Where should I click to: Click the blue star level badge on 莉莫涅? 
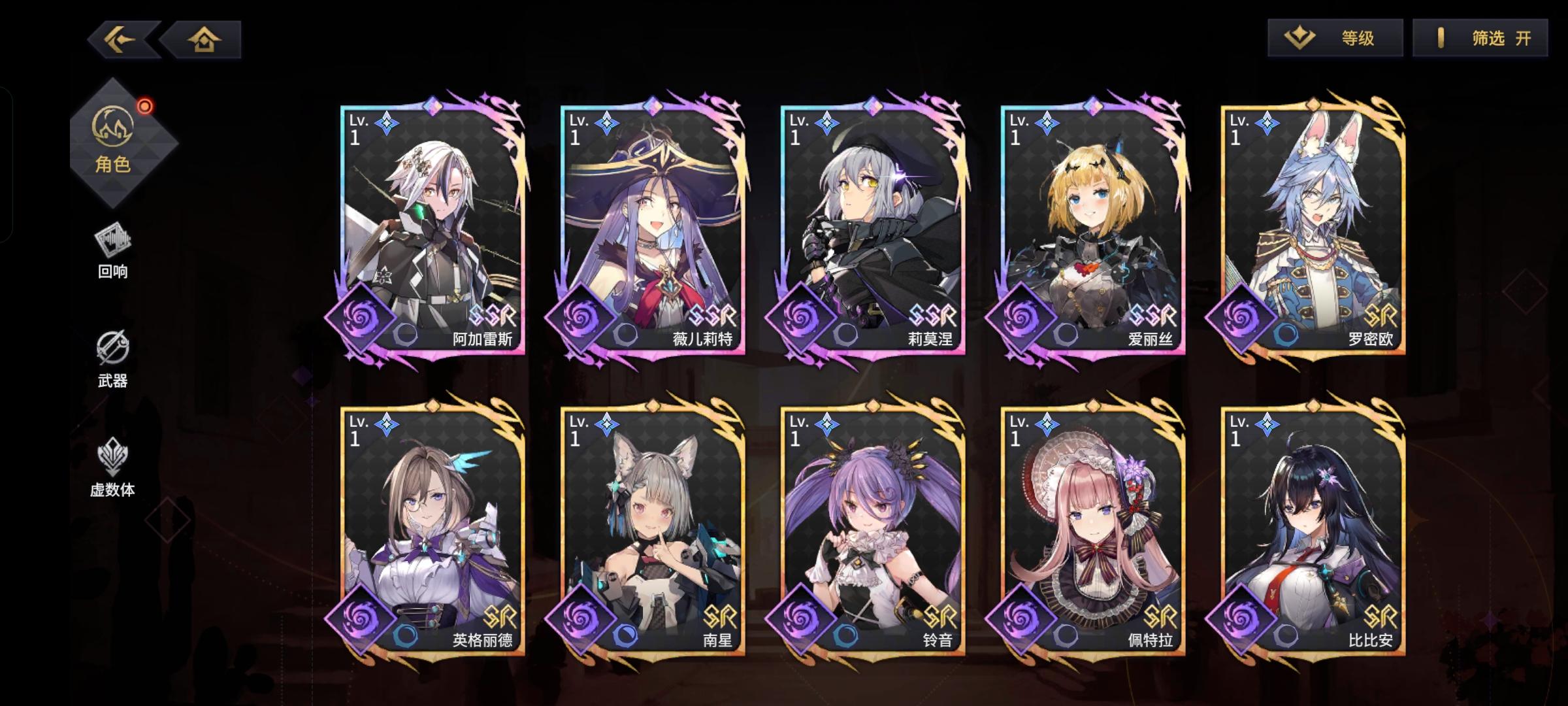point(826,122)
